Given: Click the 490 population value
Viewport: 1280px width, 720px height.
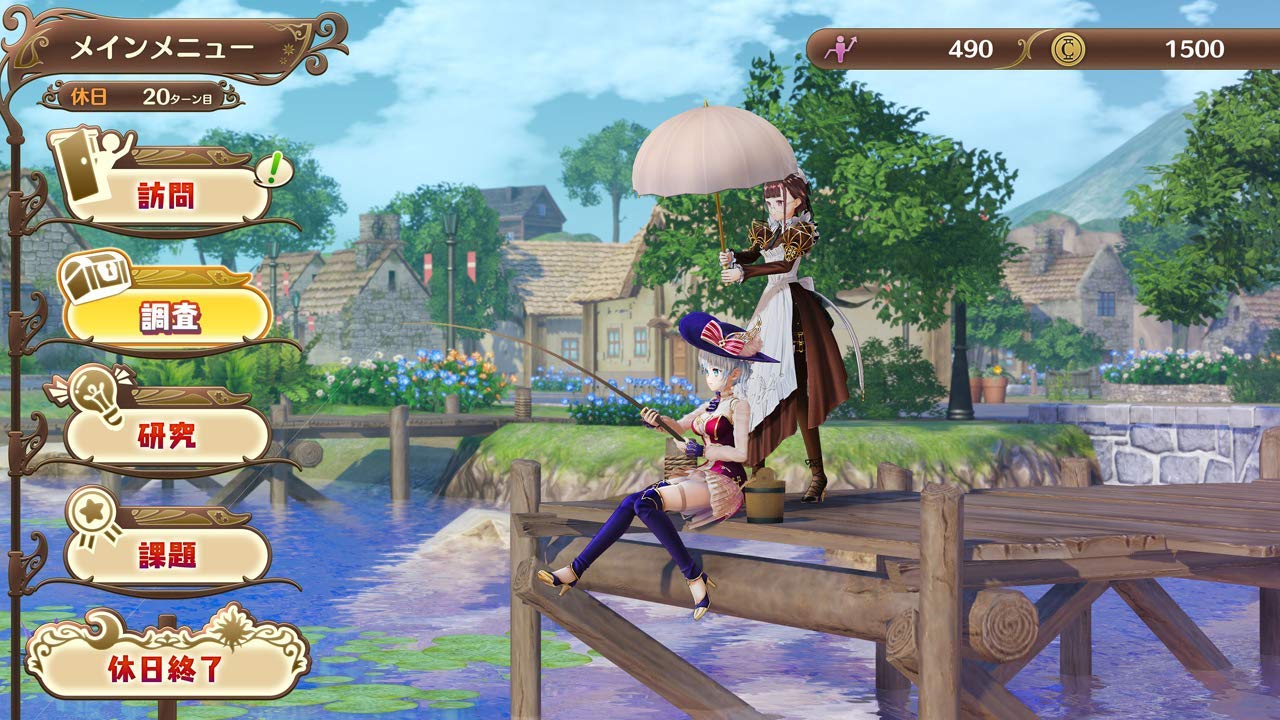Looking at the screenshot, I should 970,47.
